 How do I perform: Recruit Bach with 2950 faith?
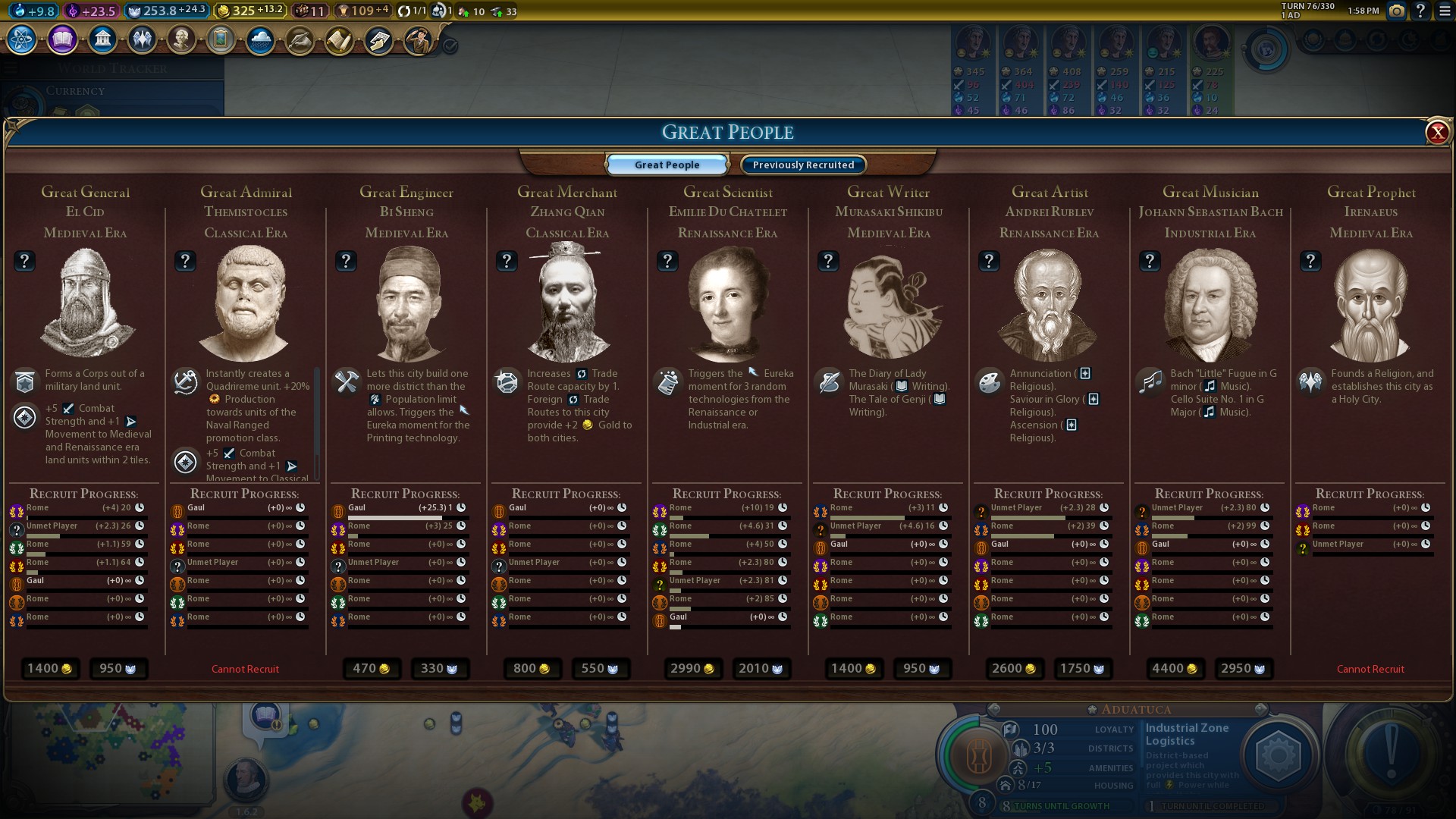tap(1244, 668)
